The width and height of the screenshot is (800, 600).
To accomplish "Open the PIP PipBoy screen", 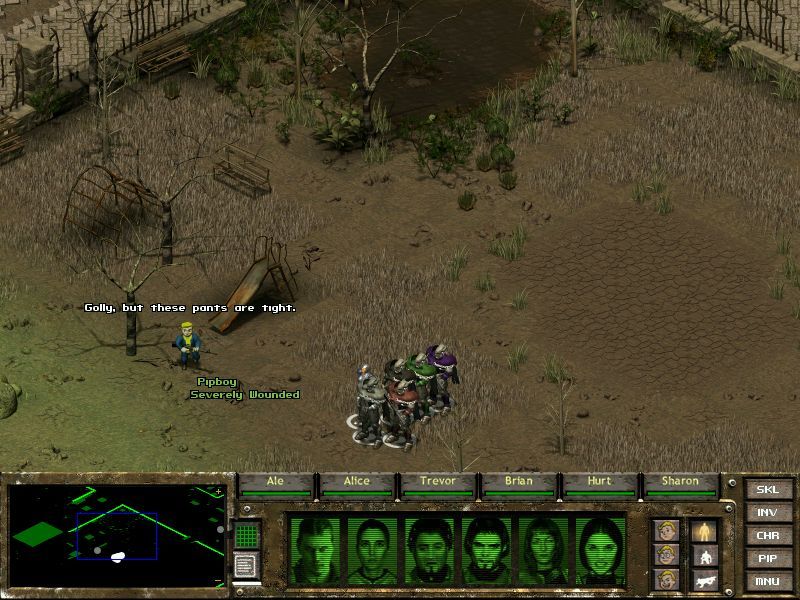I will click(x=767, y=559).
